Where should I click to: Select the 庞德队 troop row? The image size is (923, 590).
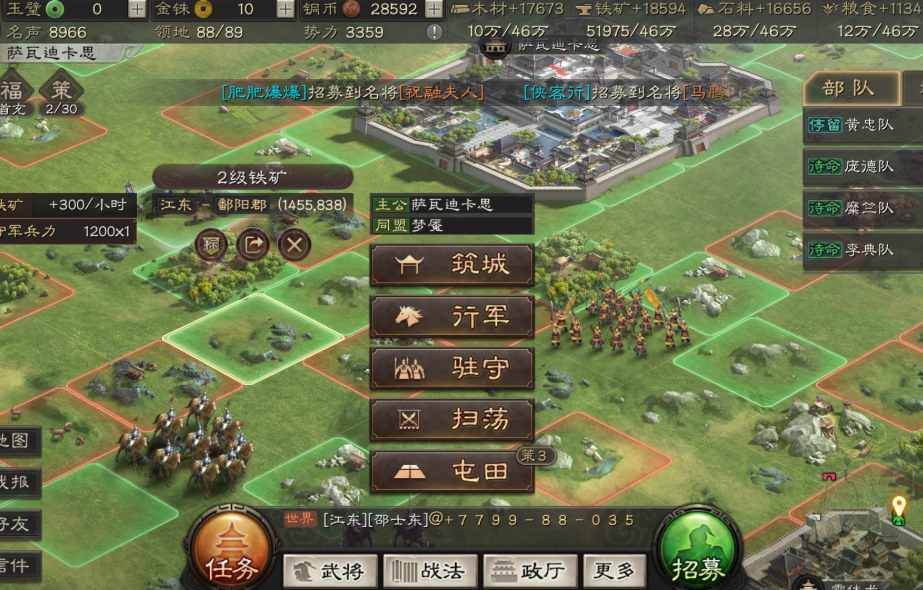[863, 166]
